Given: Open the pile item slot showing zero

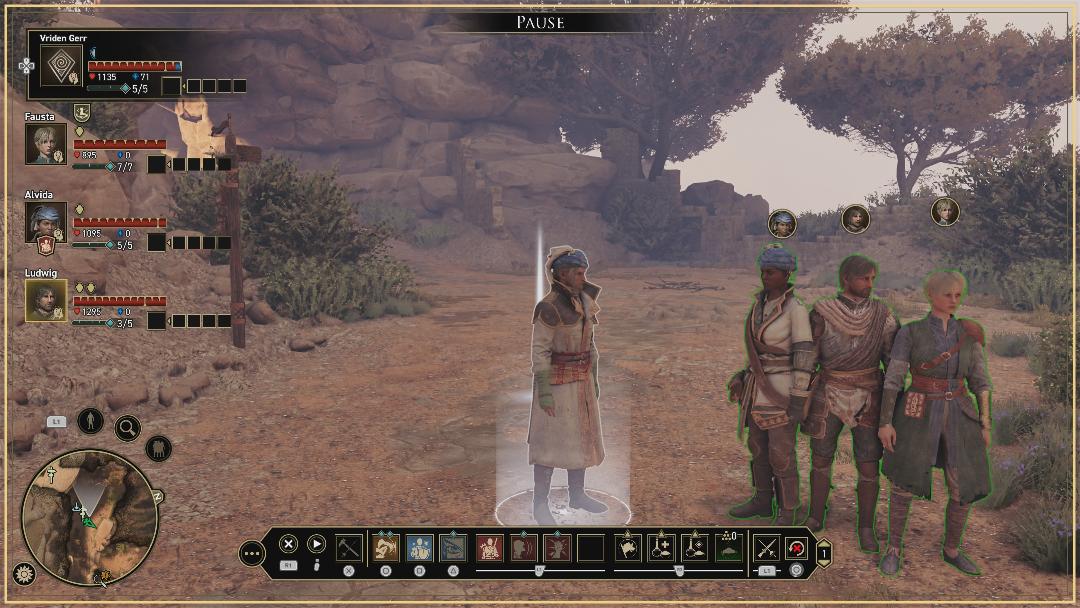Looking at the screenshot, I should click(729, 547).
